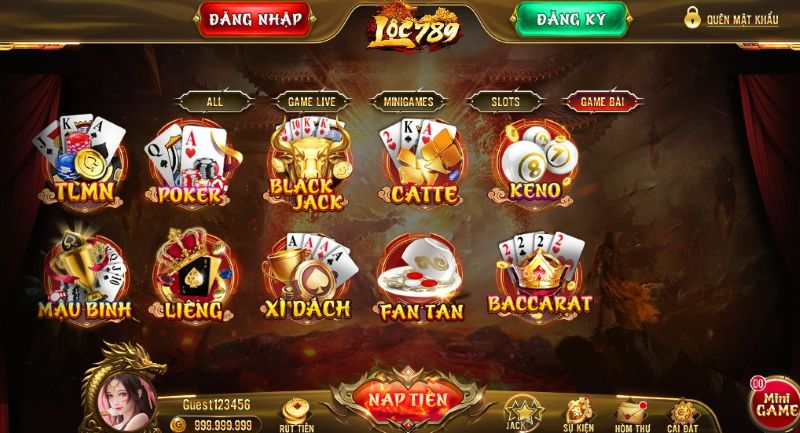Show the MINIGAMES category
The image size is (800, 433).
tap(408, 101)
